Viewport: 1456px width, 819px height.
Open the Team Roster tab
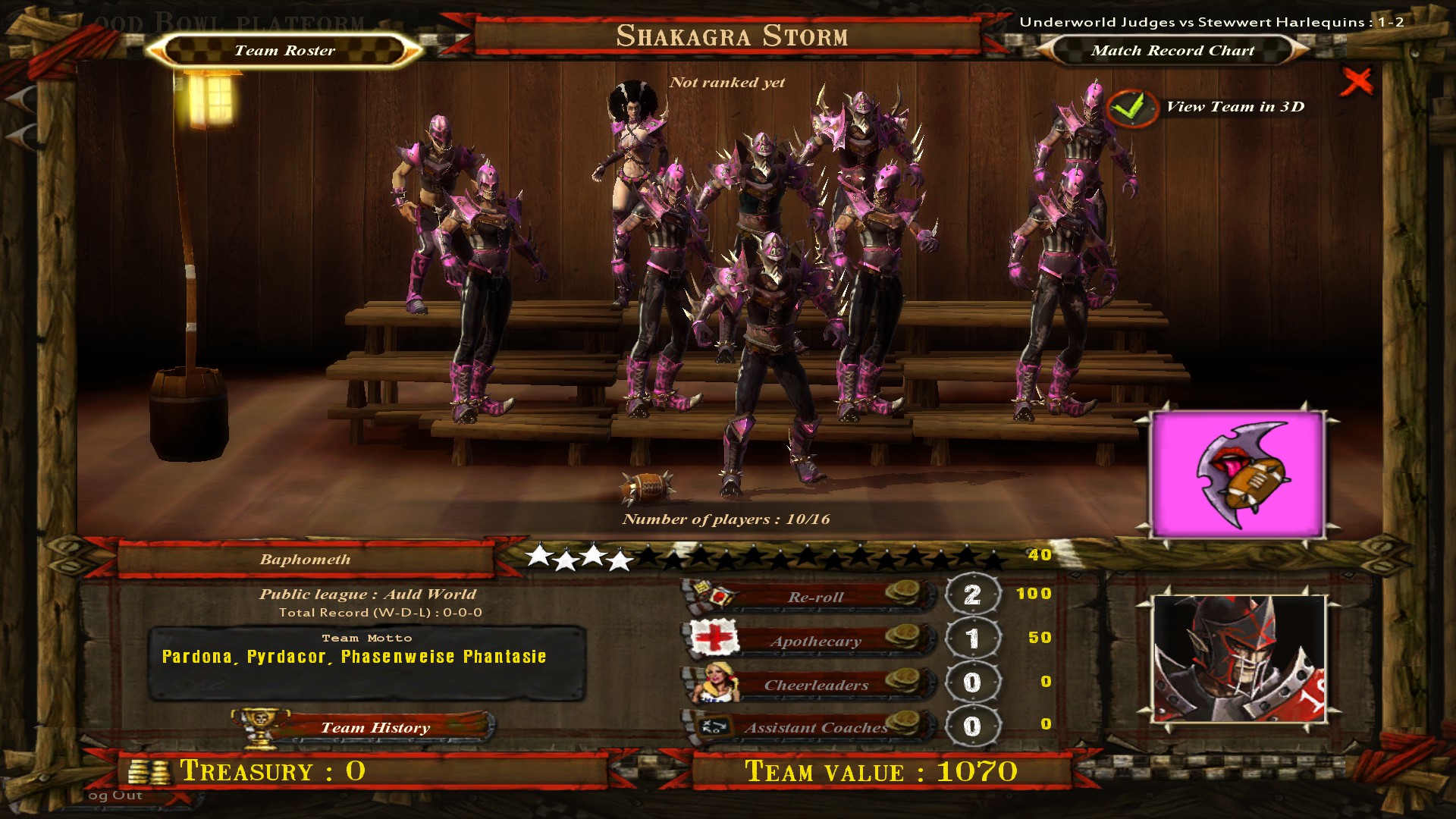point(284,51)
